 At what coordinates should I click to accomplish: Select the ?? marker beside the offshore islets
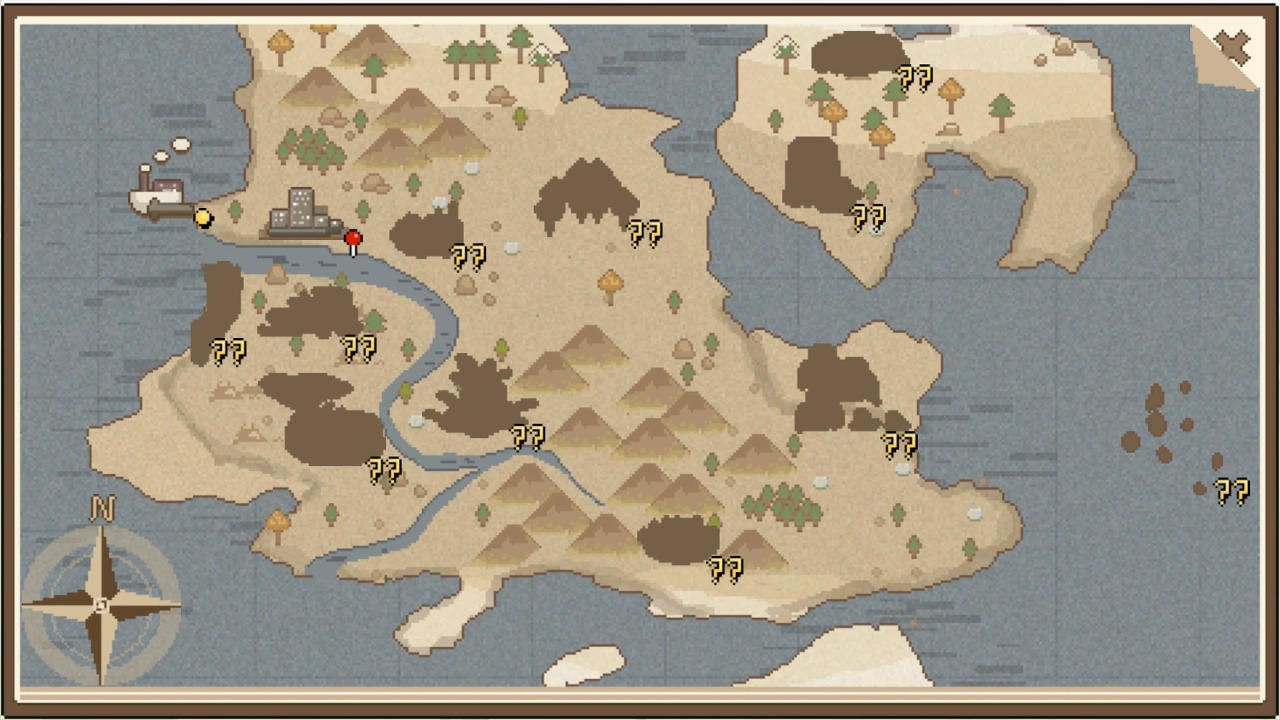pyautogui.click(x=1231, y=491)
